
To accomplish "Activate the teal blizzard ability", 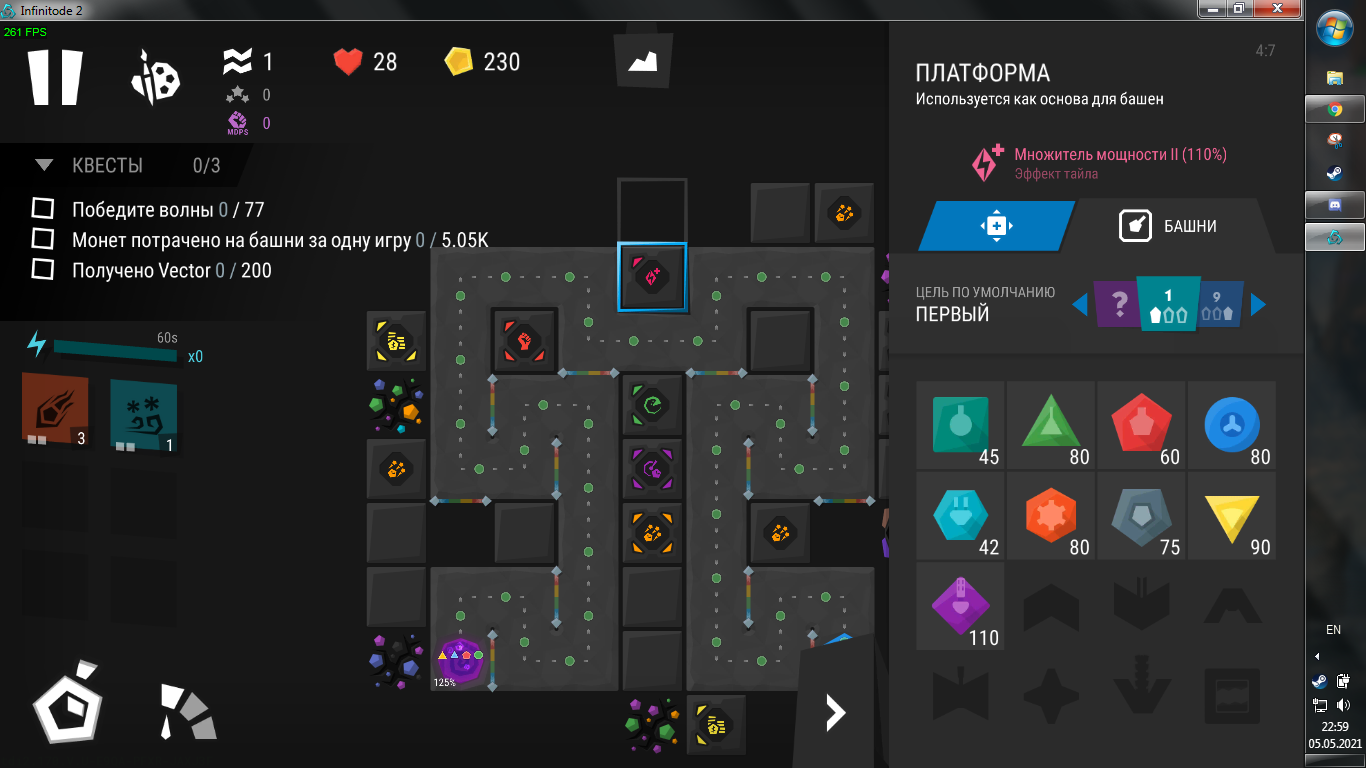I will (143, 413).
